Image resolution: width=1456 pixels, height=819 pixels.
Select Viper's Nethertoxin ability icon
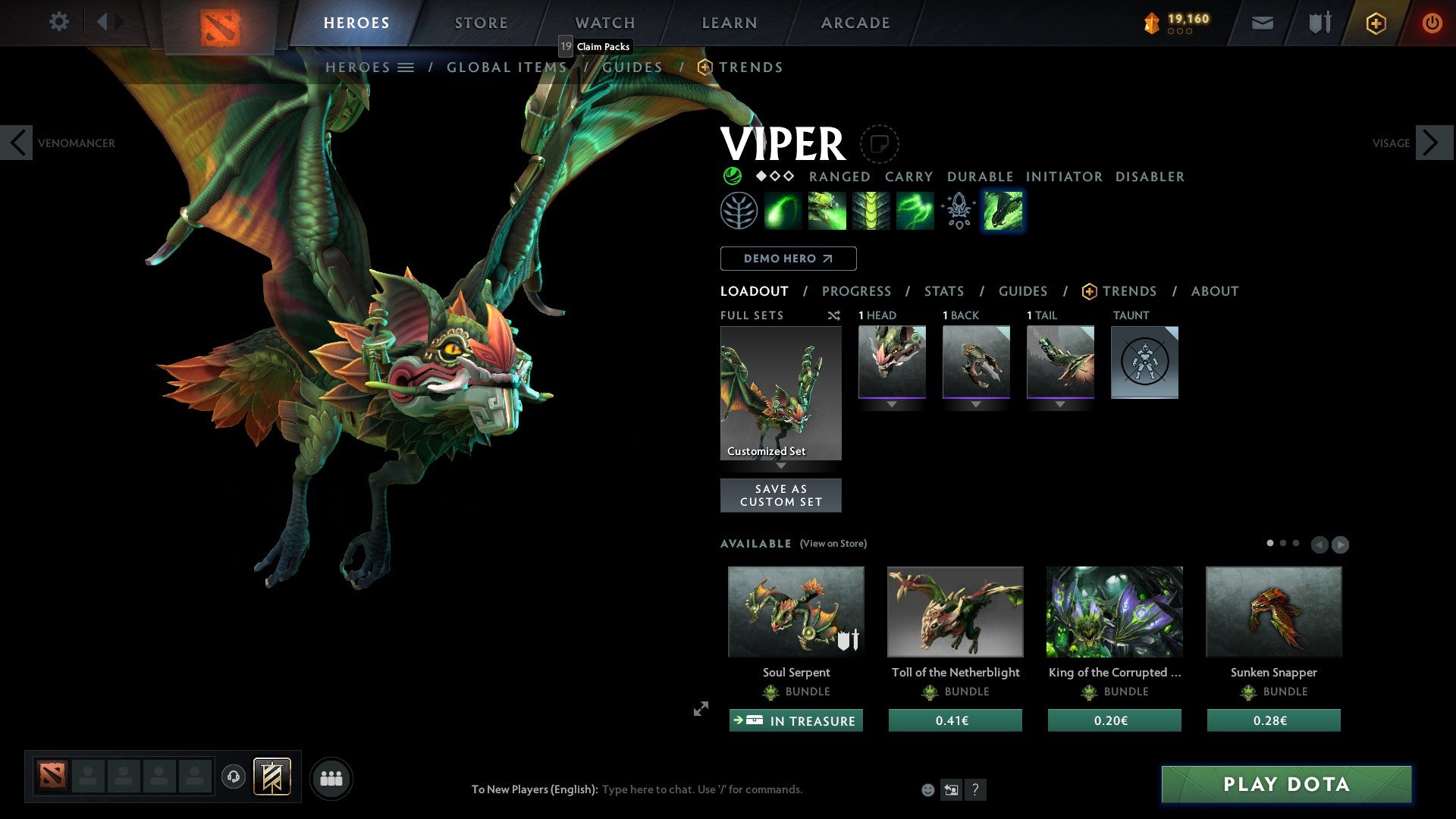[827, 210]
